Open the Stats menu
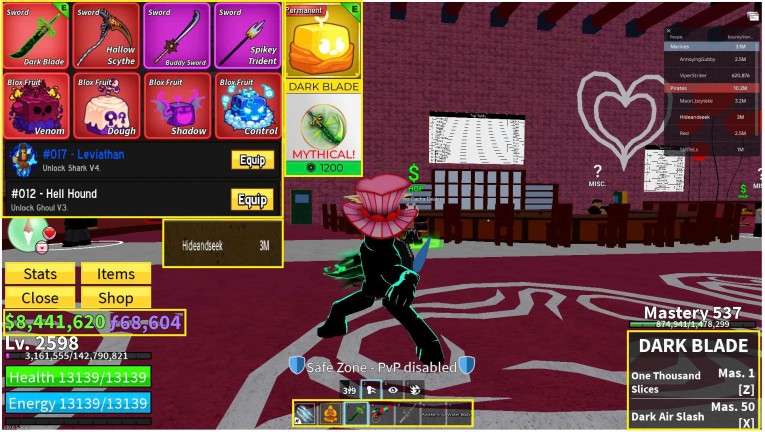 (x=40, y=274)
